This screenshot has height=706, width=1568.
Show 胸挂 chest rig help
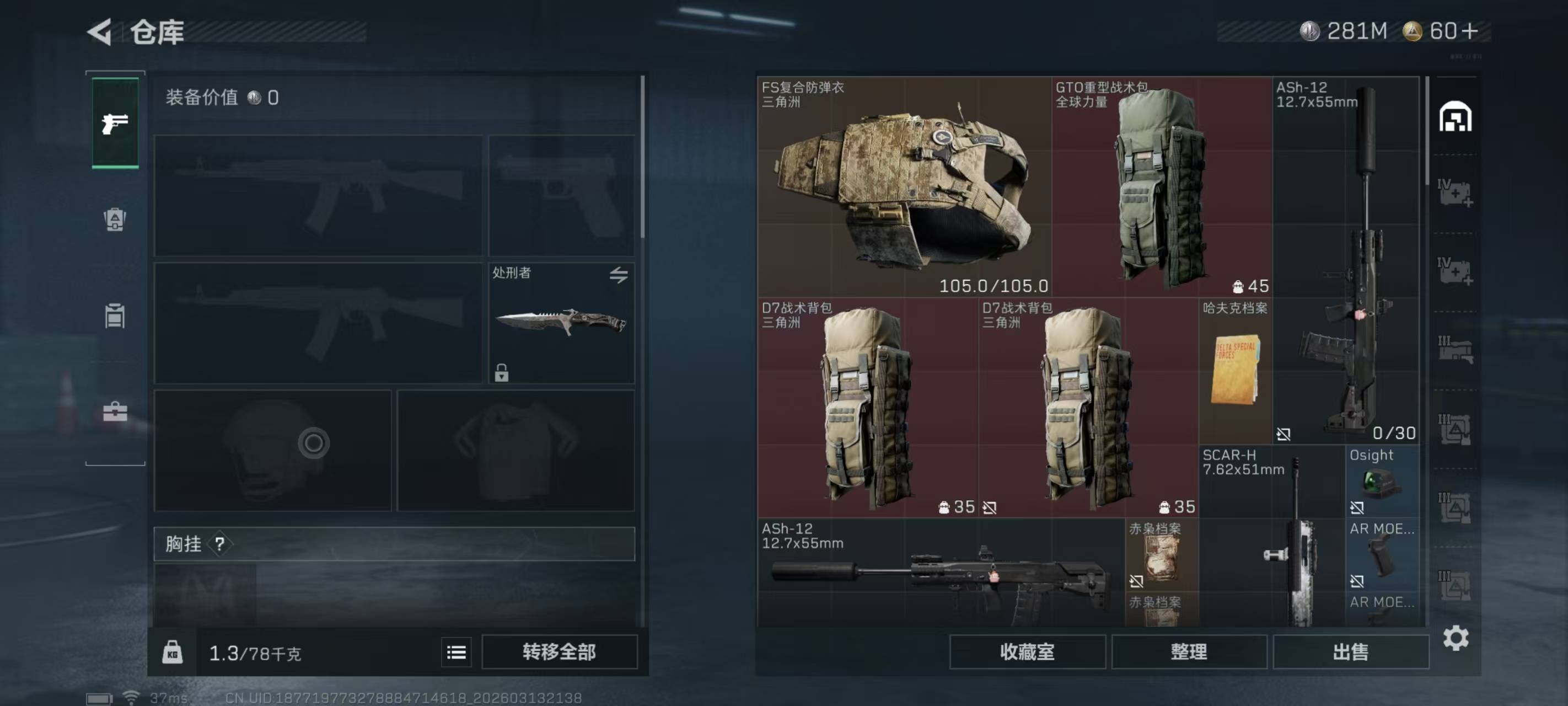(x=220, y=544)
